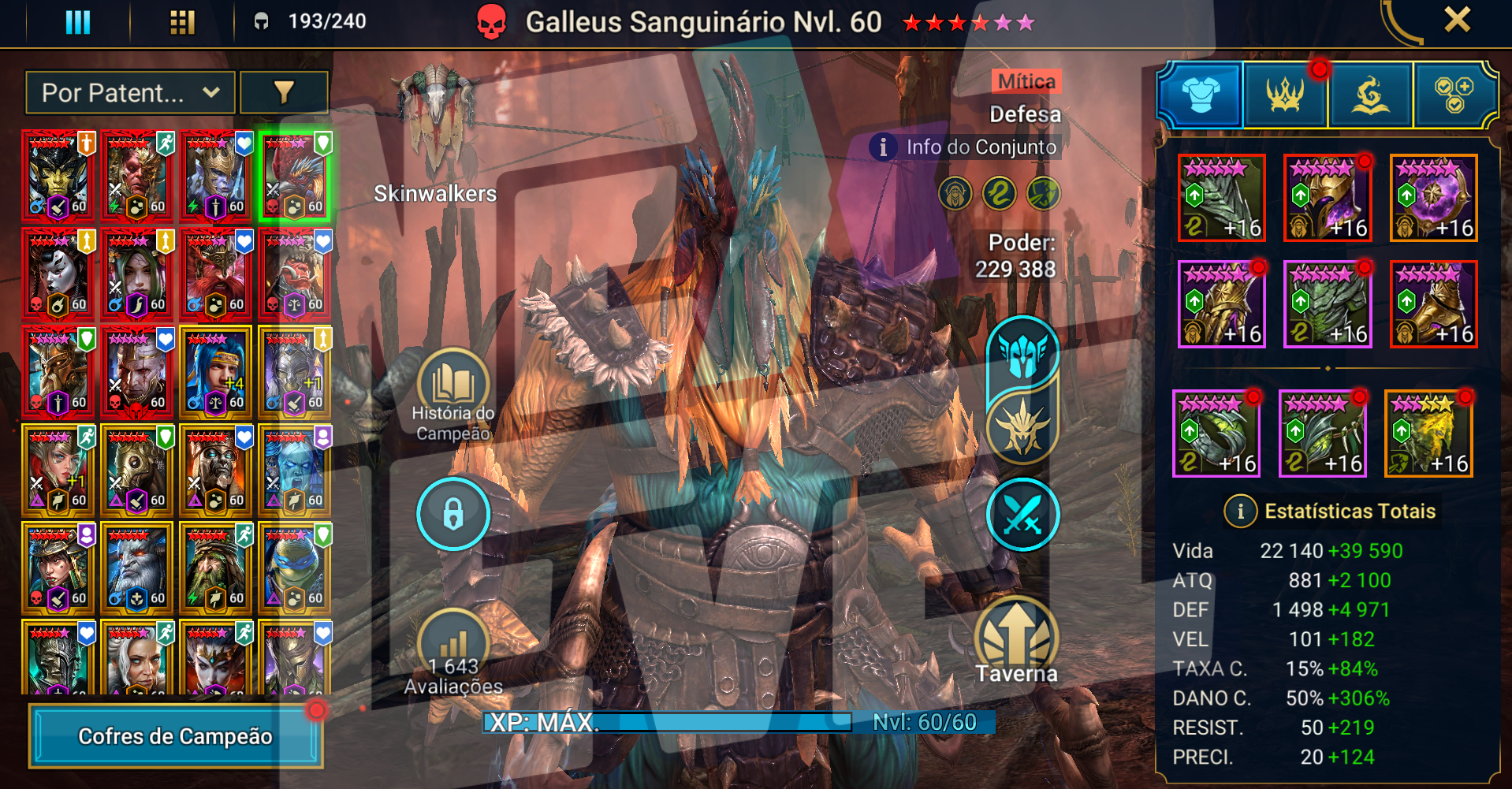The height and width of the screenshot is (789, 1512).
Task: Open the Estatísticas Totais info icon
Action: (1240, 512)
